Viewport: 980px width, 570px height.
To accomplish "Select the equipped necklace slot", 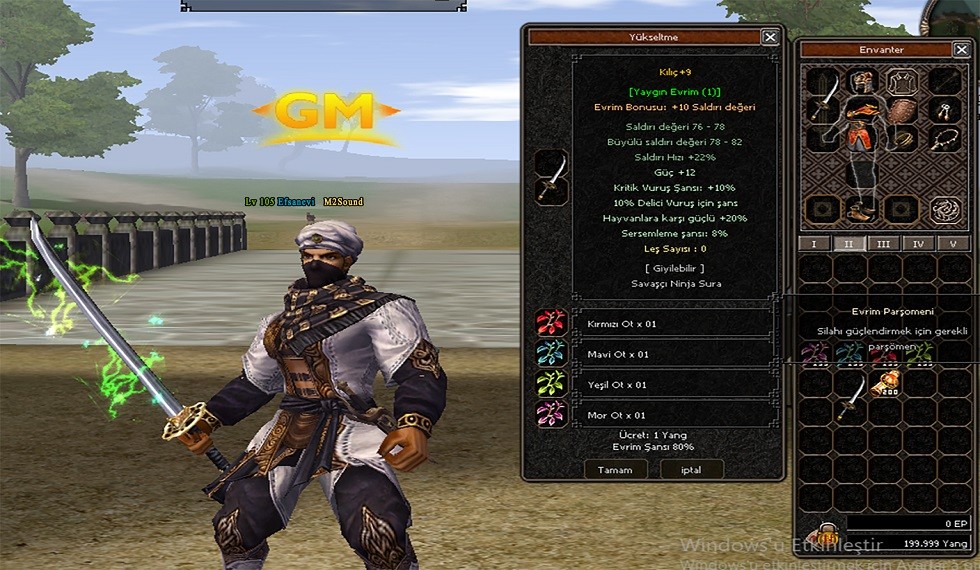I will tap(943, 138).
